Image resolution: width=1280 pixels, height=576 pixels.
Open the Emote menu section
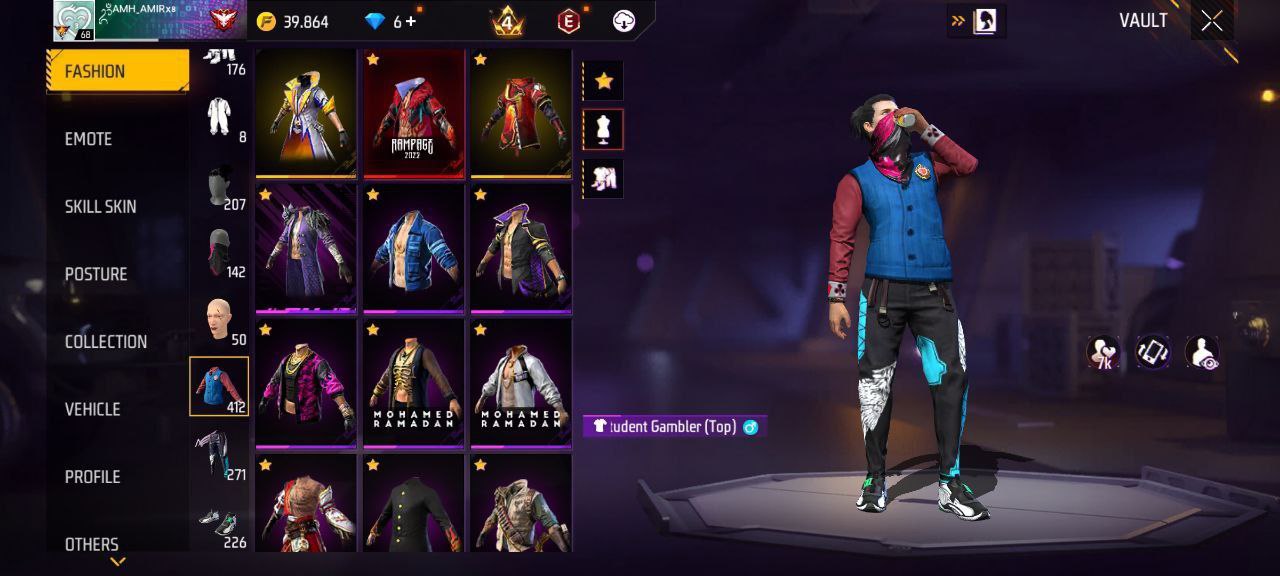[x=89, y=139]
